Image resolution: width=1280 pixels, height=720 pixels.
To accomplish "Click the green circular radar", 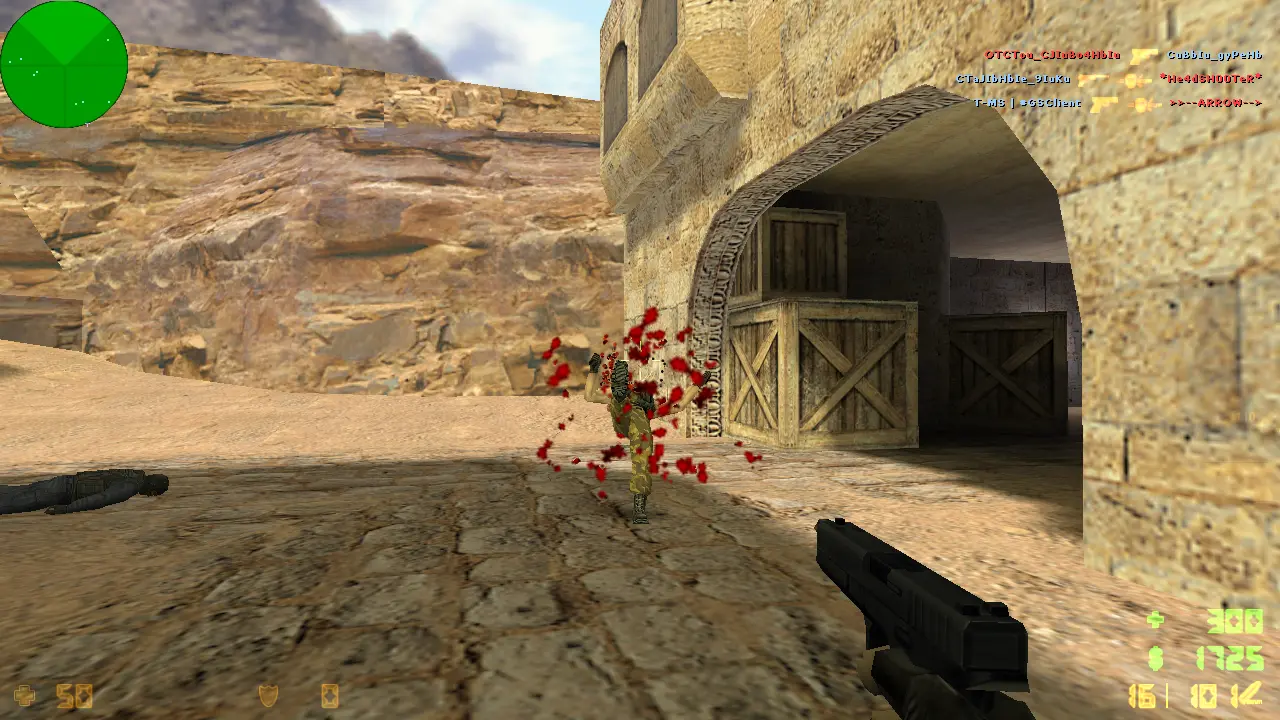I will pos(64,64).
